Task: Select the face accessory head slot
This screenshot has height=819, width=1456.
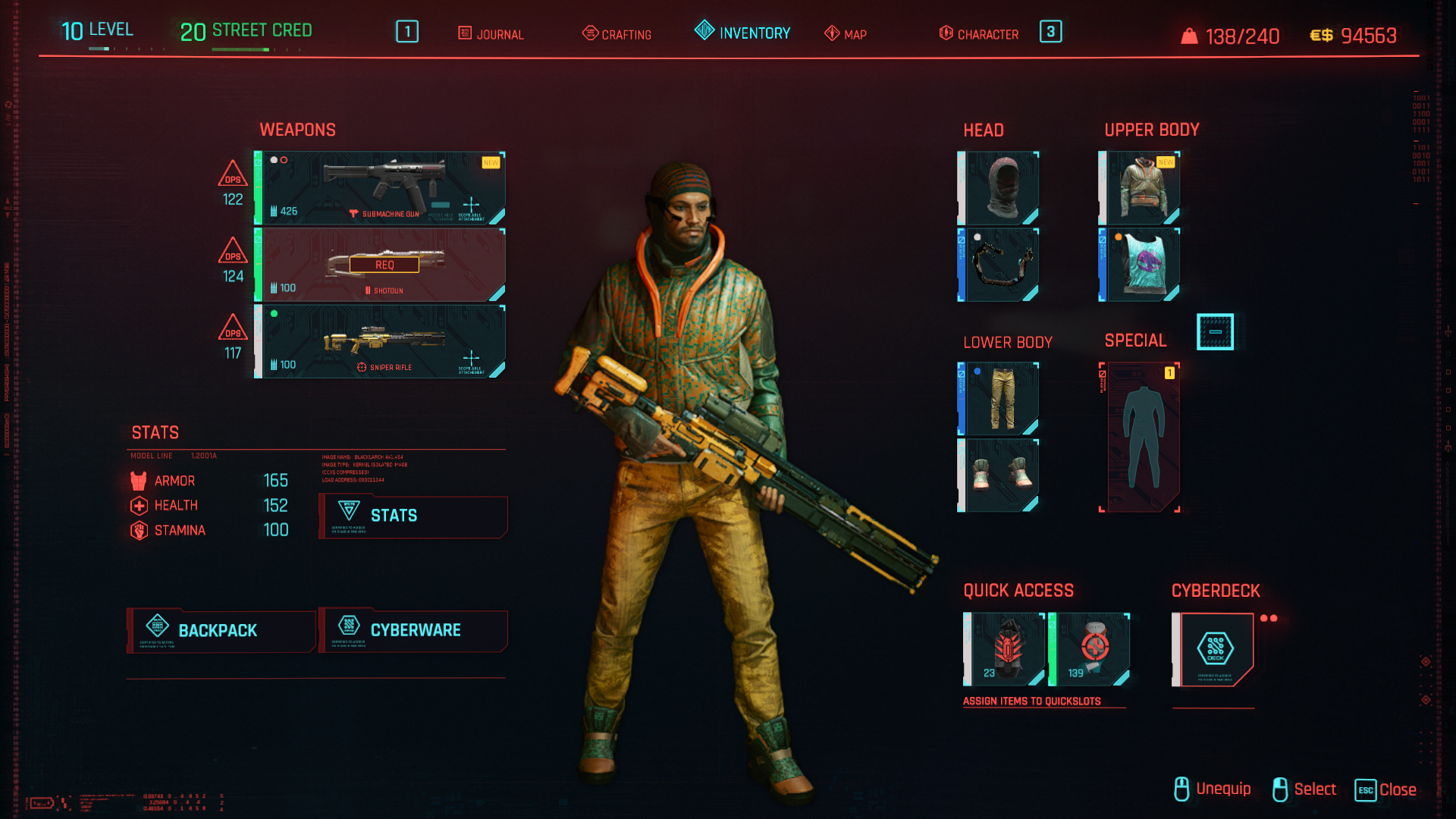Action: (x=999, y=265)
